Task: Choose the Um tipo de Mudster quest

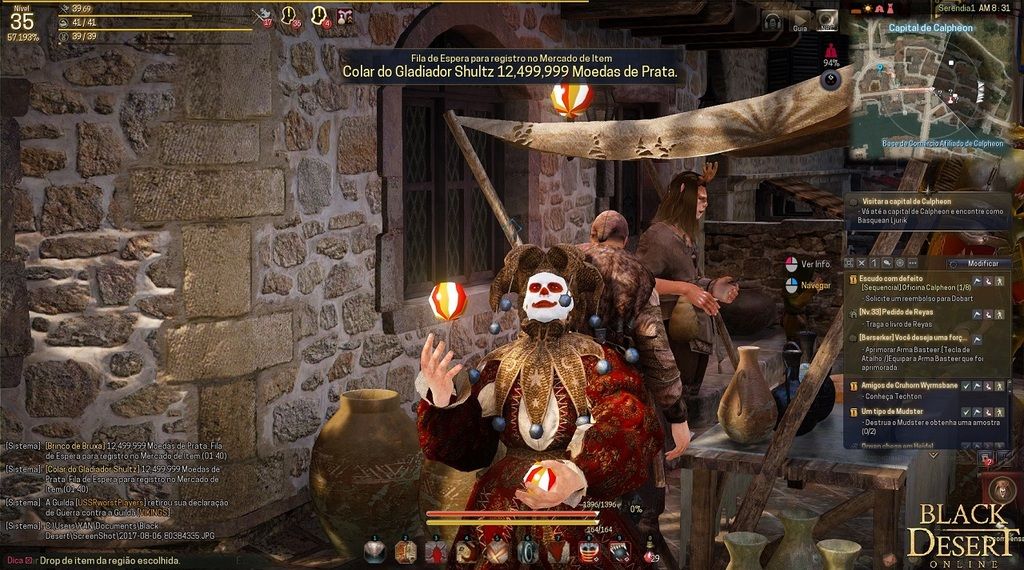Action: (x=895, y=411)
